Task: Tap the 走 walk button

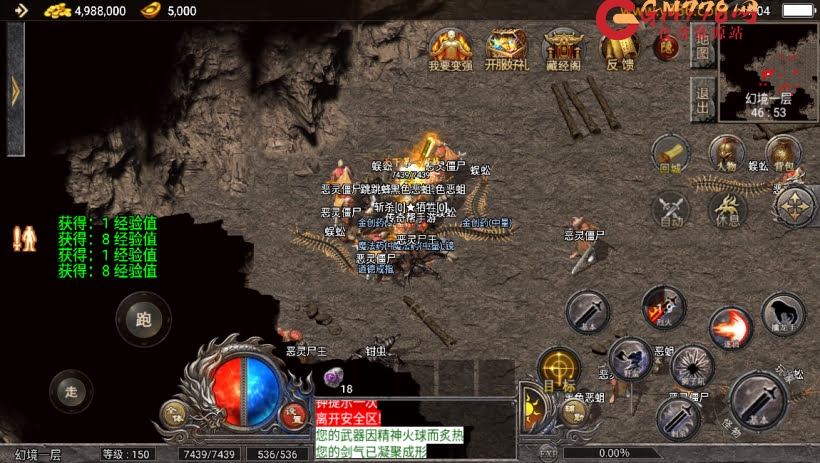Action: click(x=69, y=388)
